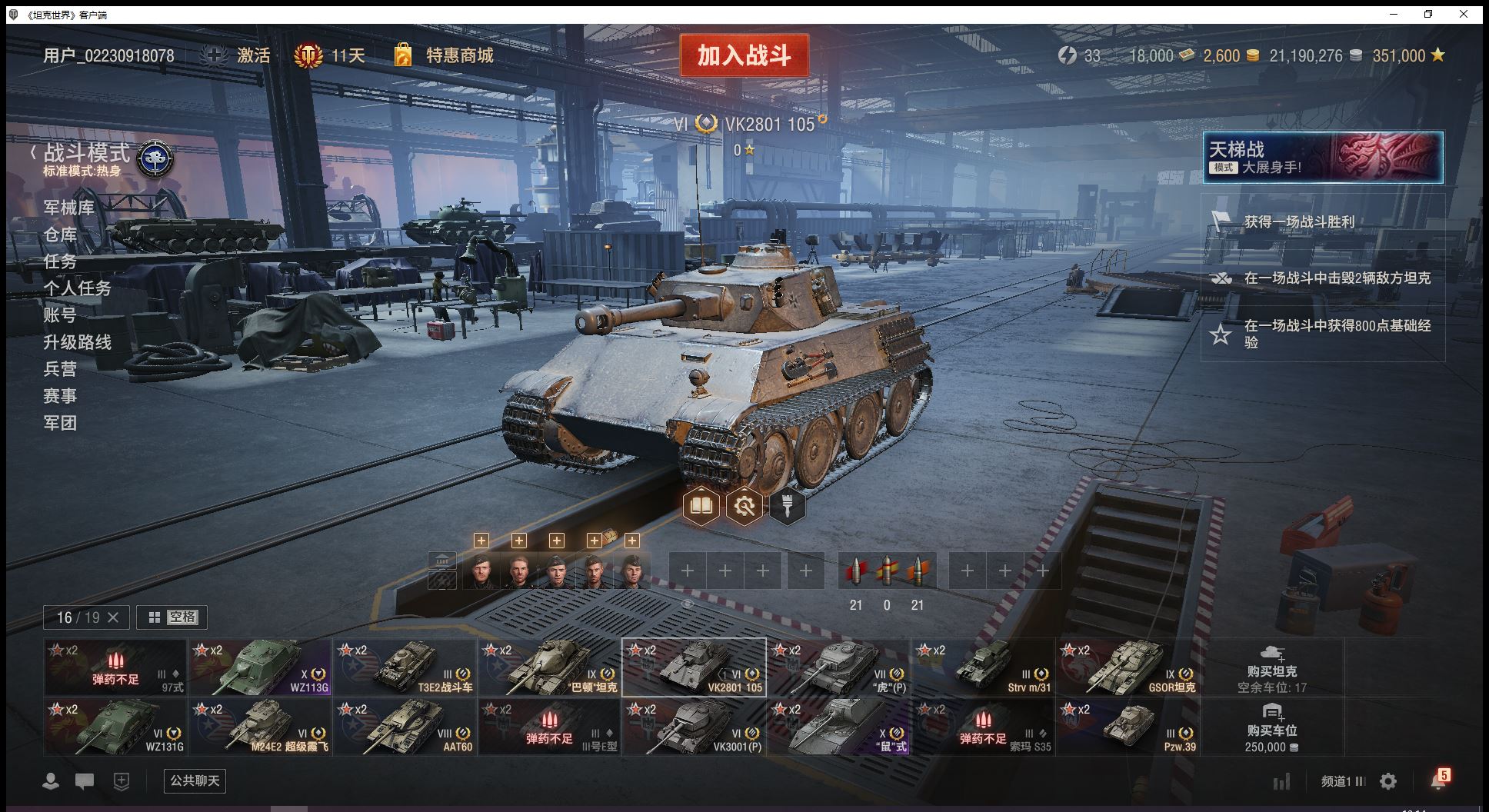Open the 仓库 warehouse menu

(x=60, y=235)
